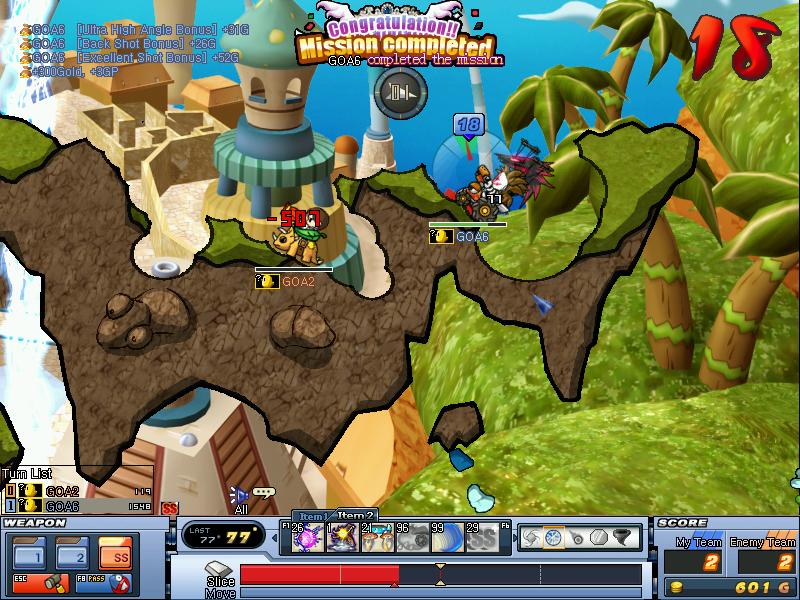Pass the turn with the PASS button
Image resolution: width=800 pixels, height=600 pixels.
tap(111, 581)
